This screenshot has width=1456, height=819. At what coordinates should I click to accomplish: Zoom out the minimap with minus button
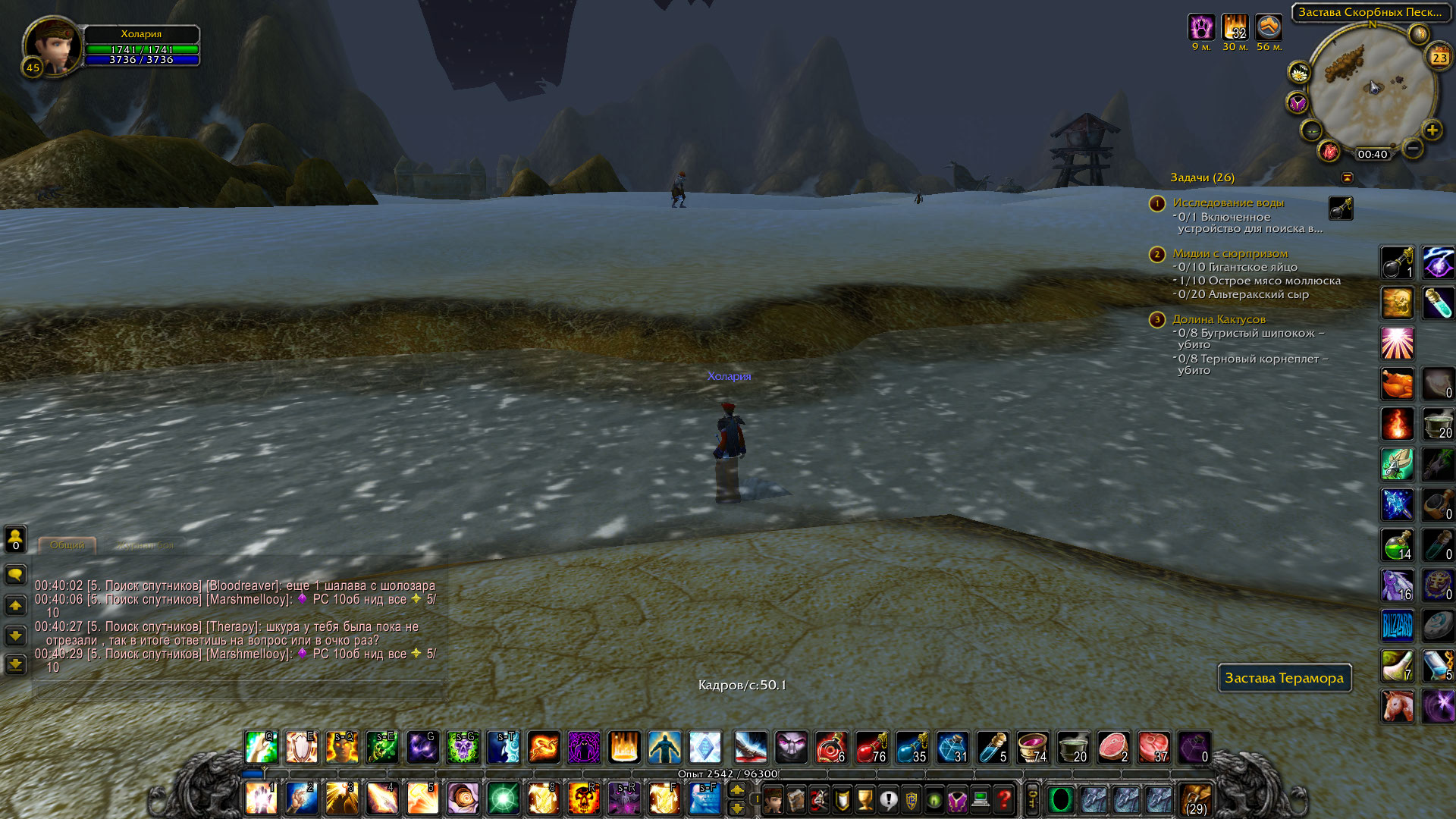point(1412,149)
